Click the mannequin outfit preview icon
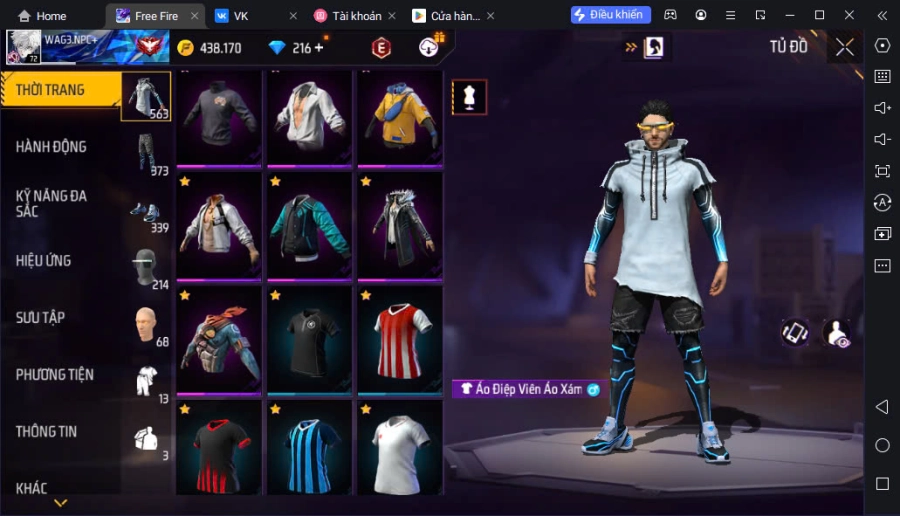 pyautogui.click(x=469, y=97)
